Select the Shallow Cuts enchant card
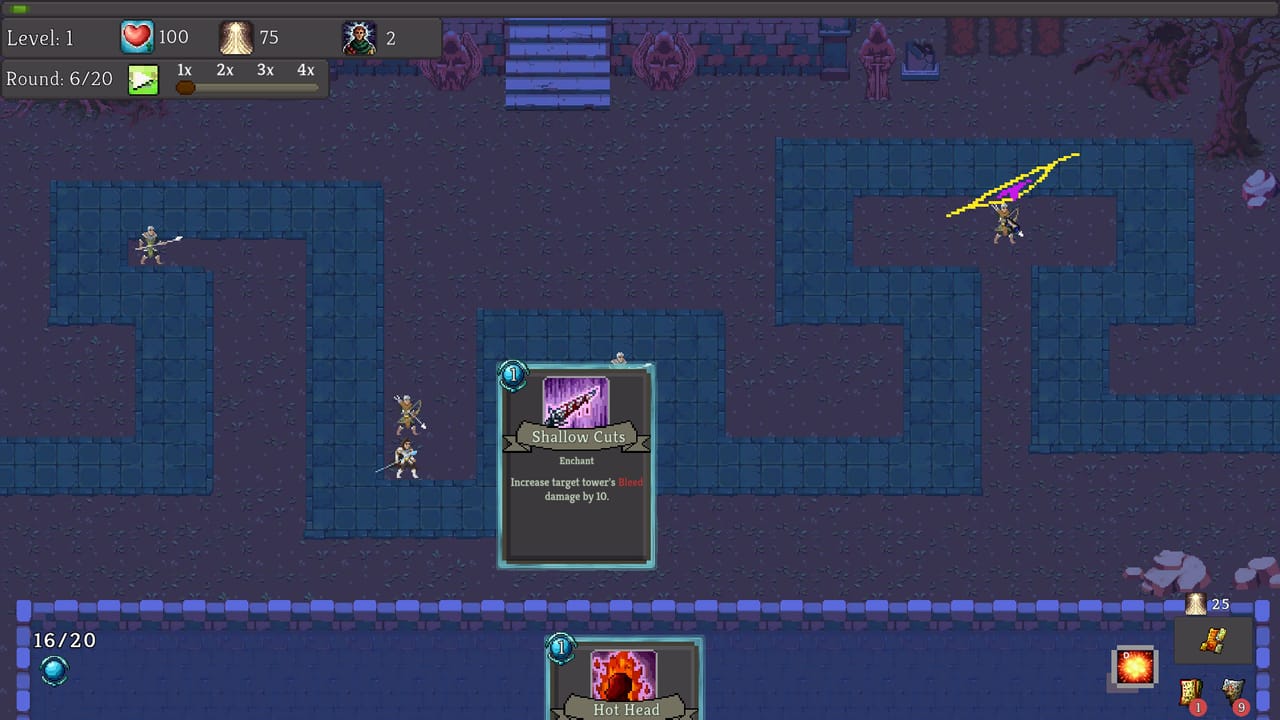 [577, 465]
